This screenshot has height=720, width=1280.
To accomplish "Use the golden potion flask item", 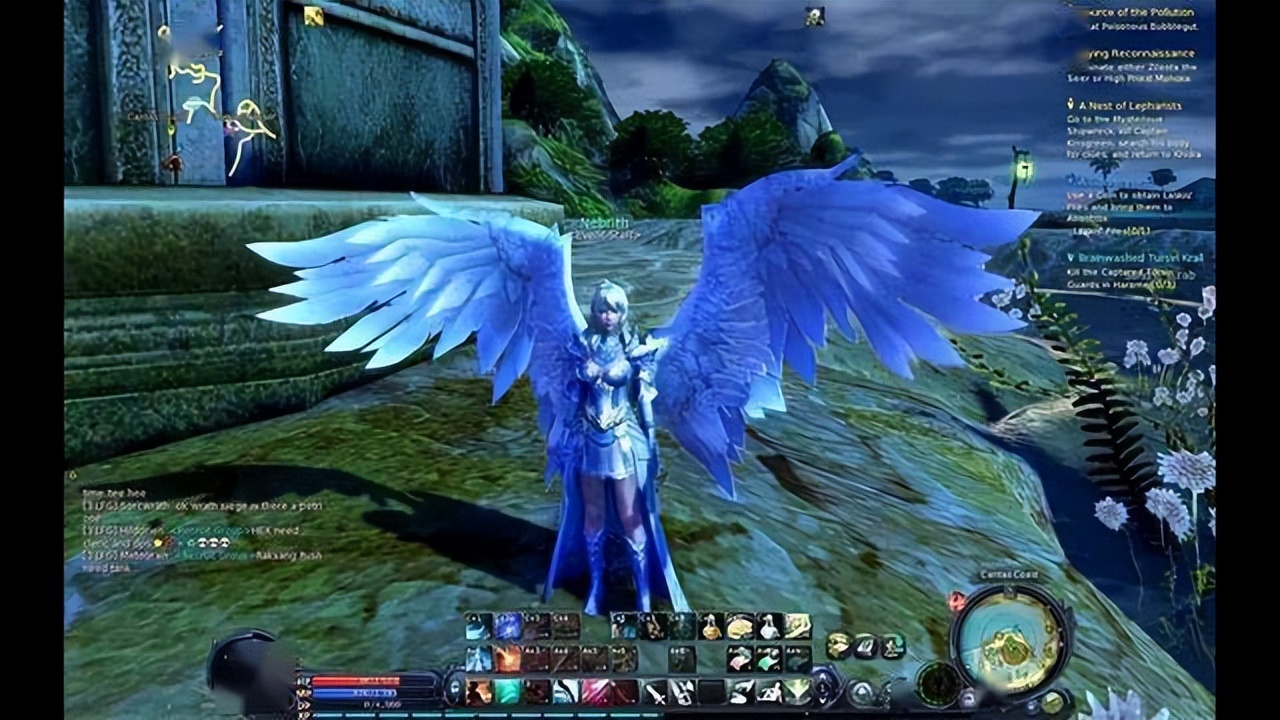I will pos(711,627).
